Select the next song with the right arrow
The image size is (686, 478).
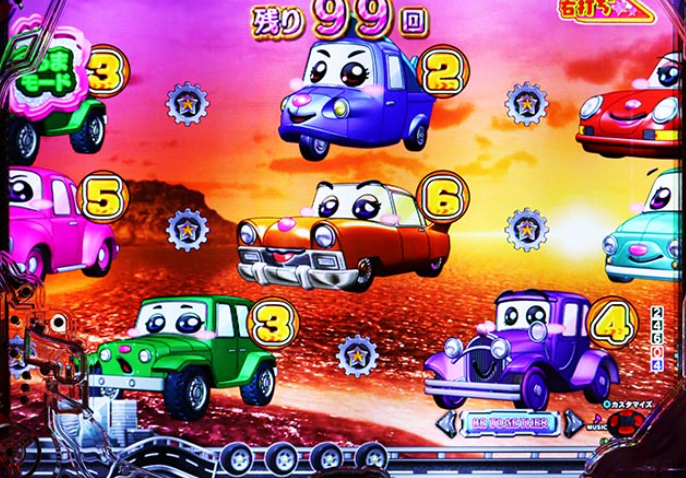(x=573, y=423)
